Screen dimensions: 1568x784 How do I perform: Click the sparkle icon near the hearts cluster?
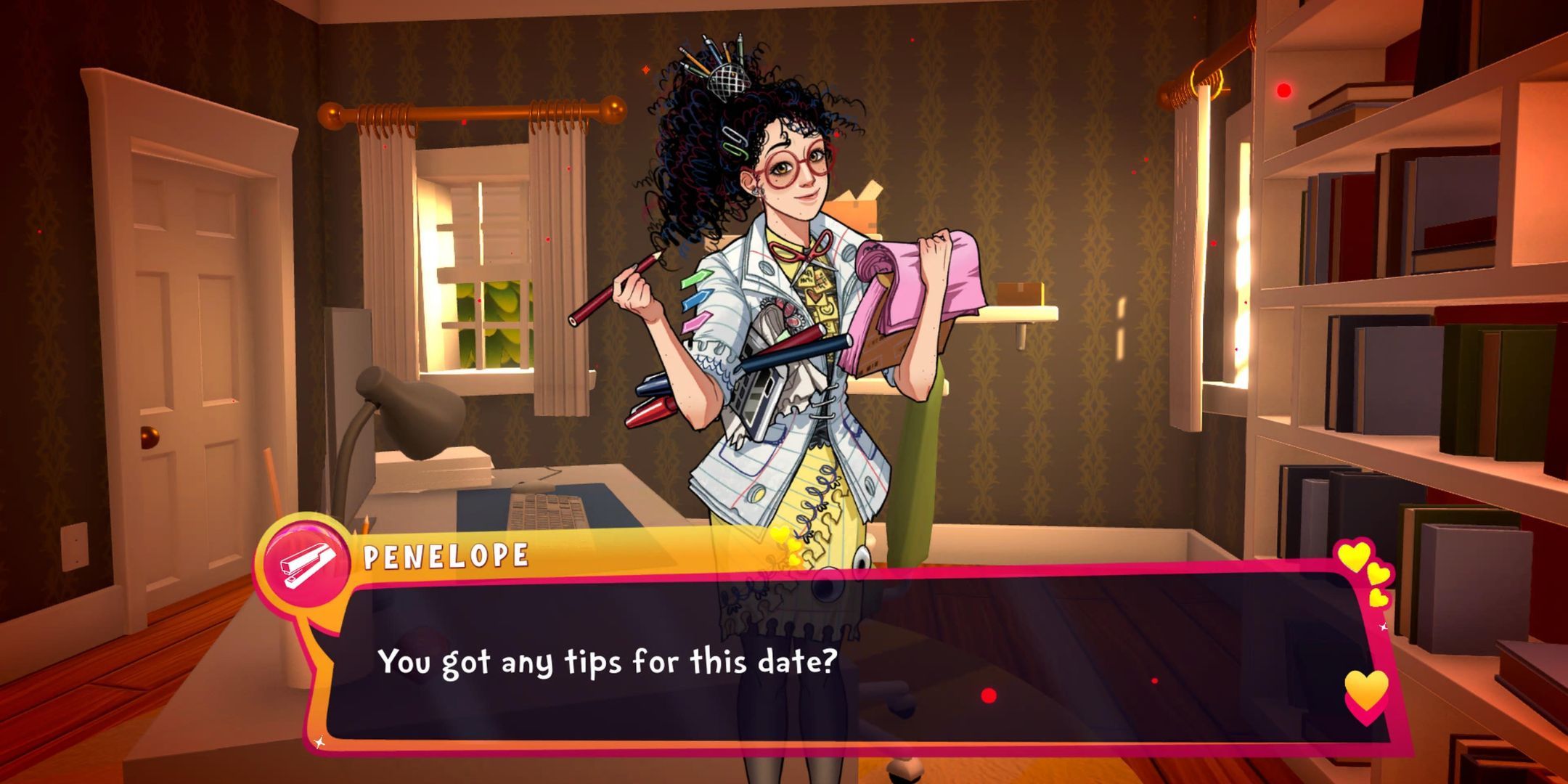pos(1383,626)
